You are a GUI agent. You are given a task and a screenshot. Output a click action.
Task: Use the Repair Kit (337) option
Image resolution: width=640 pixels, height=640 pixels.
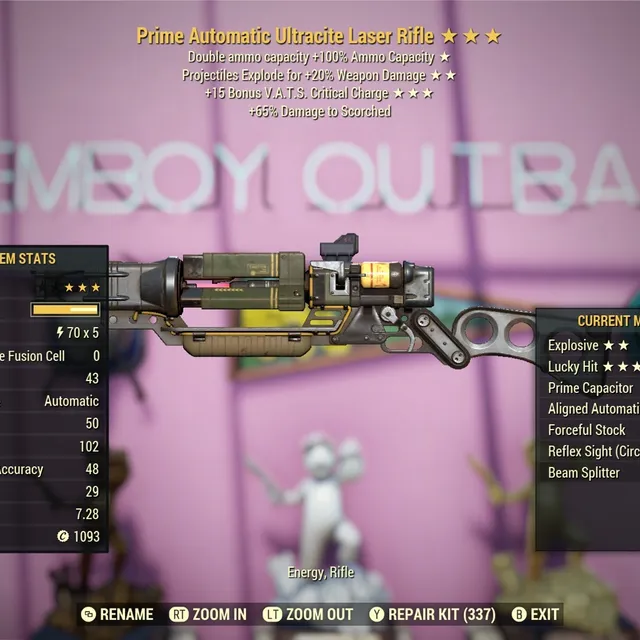tap(434, 614)
